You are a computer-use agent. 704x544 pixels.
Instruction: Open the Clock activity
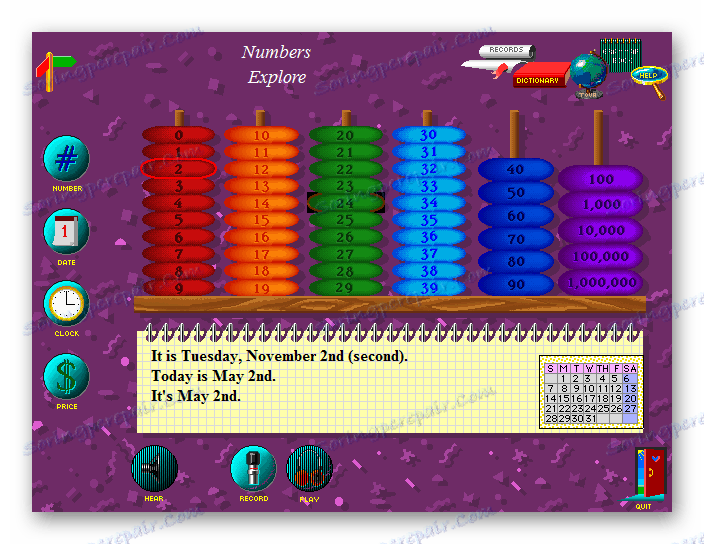point(66,304)
